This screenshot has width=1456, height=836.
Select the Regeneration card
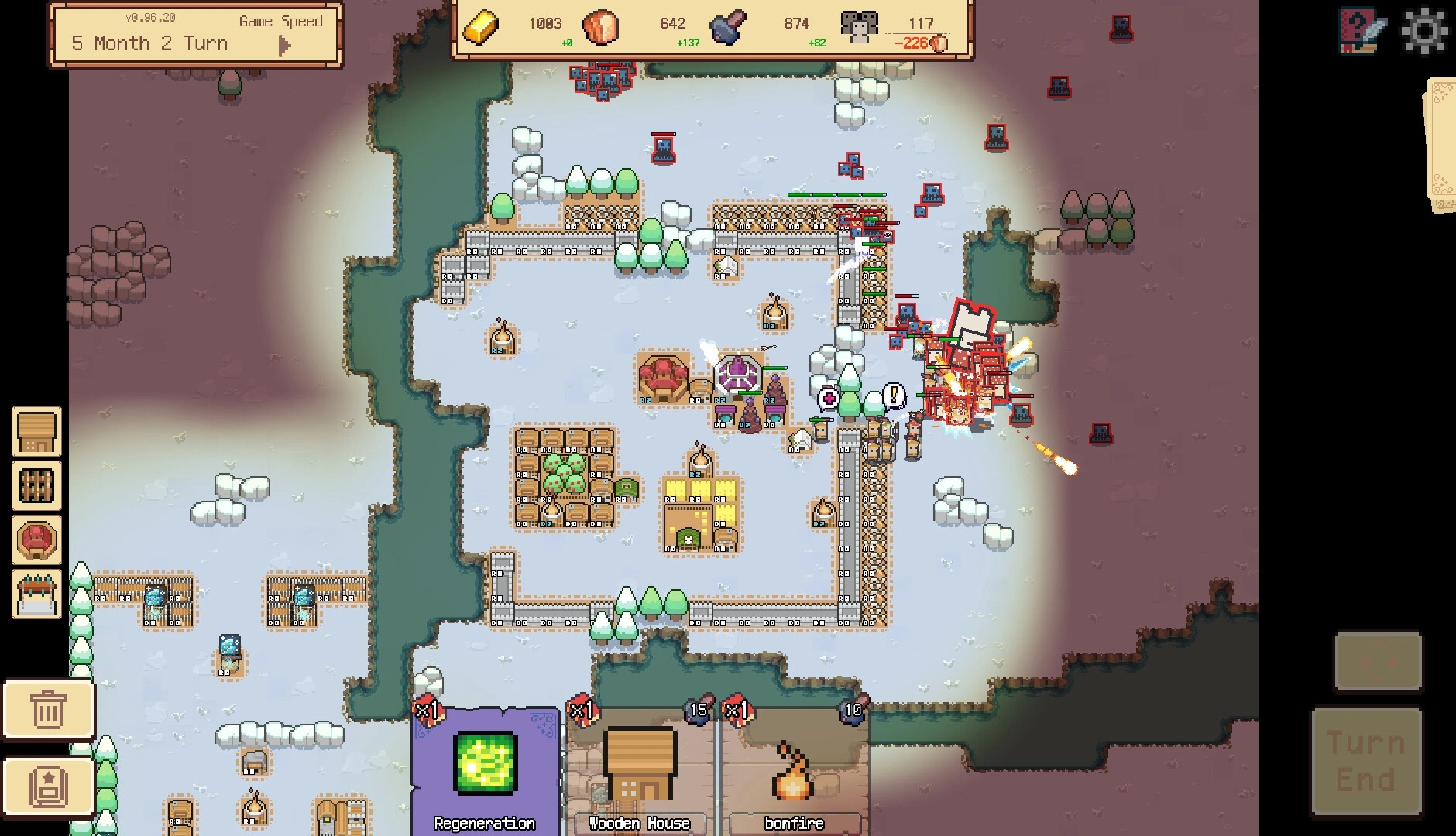(x=485, y=771)
